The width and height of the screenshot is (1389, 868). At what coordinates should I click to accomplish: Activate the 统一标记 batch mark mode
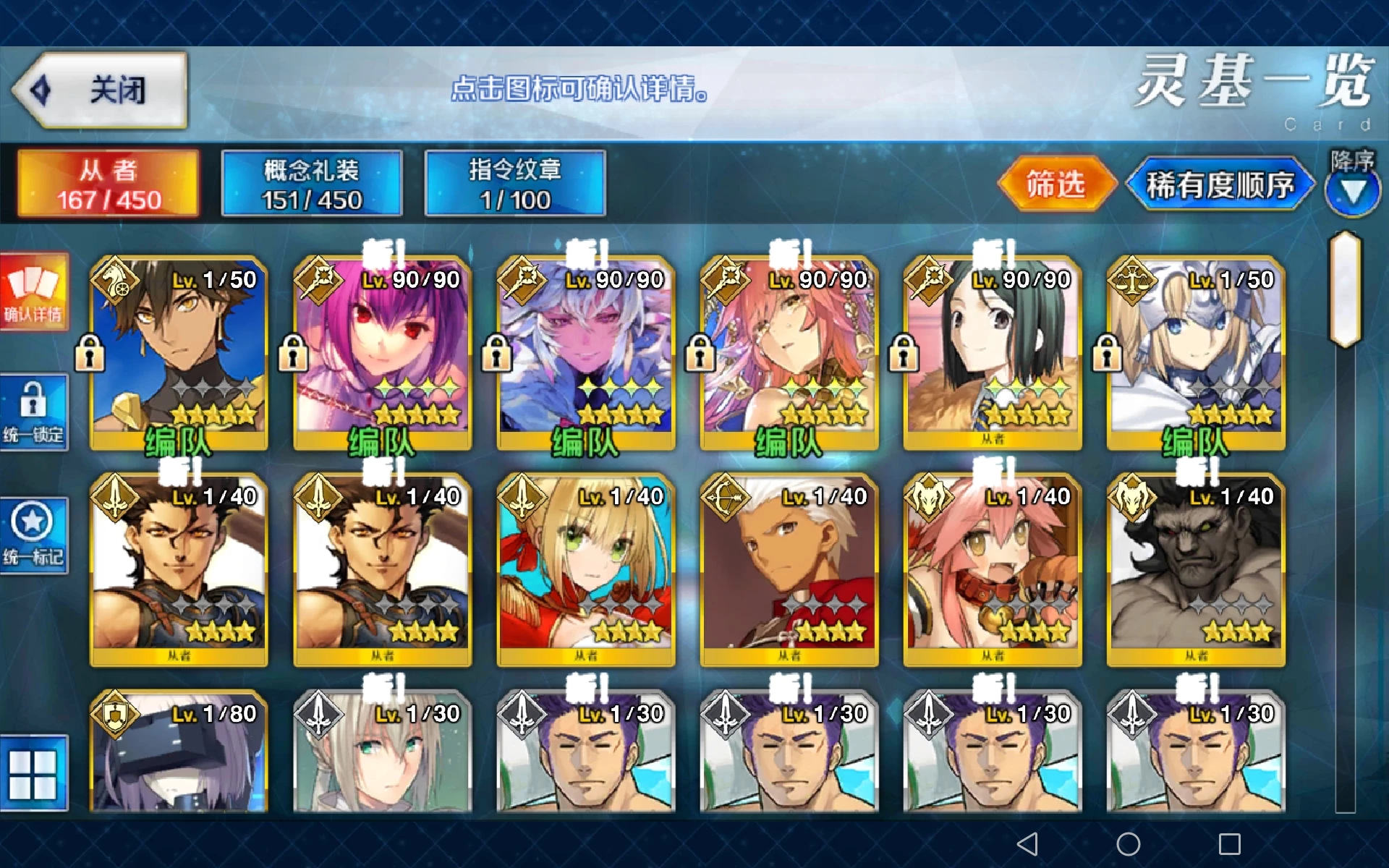pos(34,535)
